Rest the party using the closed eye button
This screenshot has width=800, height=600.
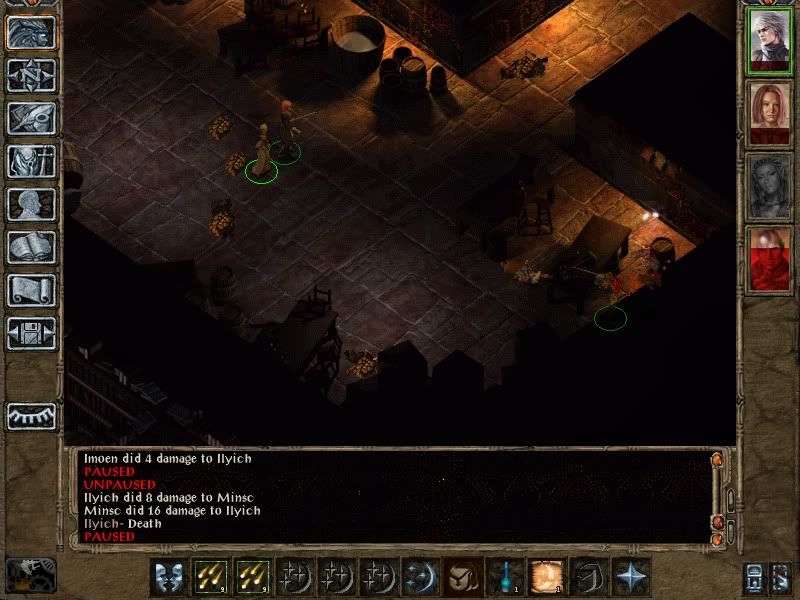click(x=31, y=415)
